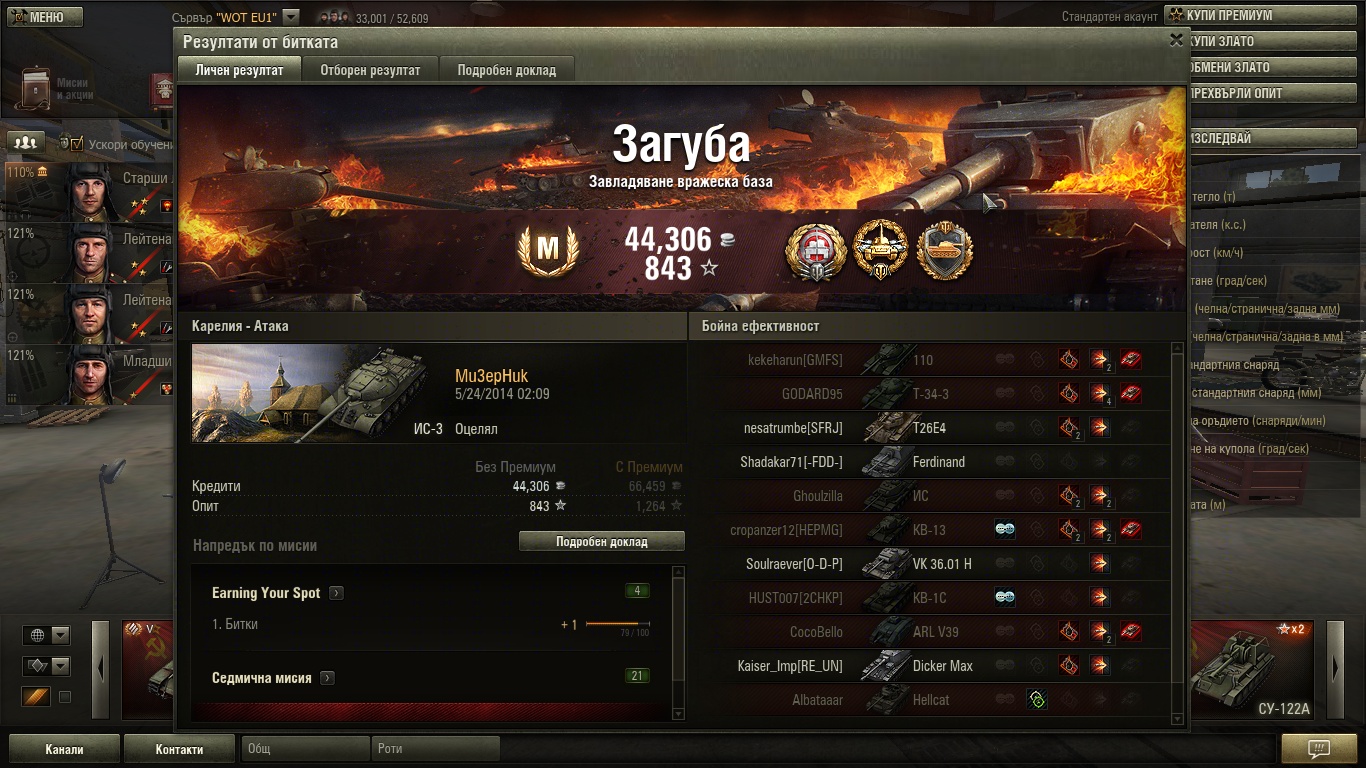The image size is (1366, 768).
Task: Open the Канали chat channels button
Action: click(x=64, y=749)
